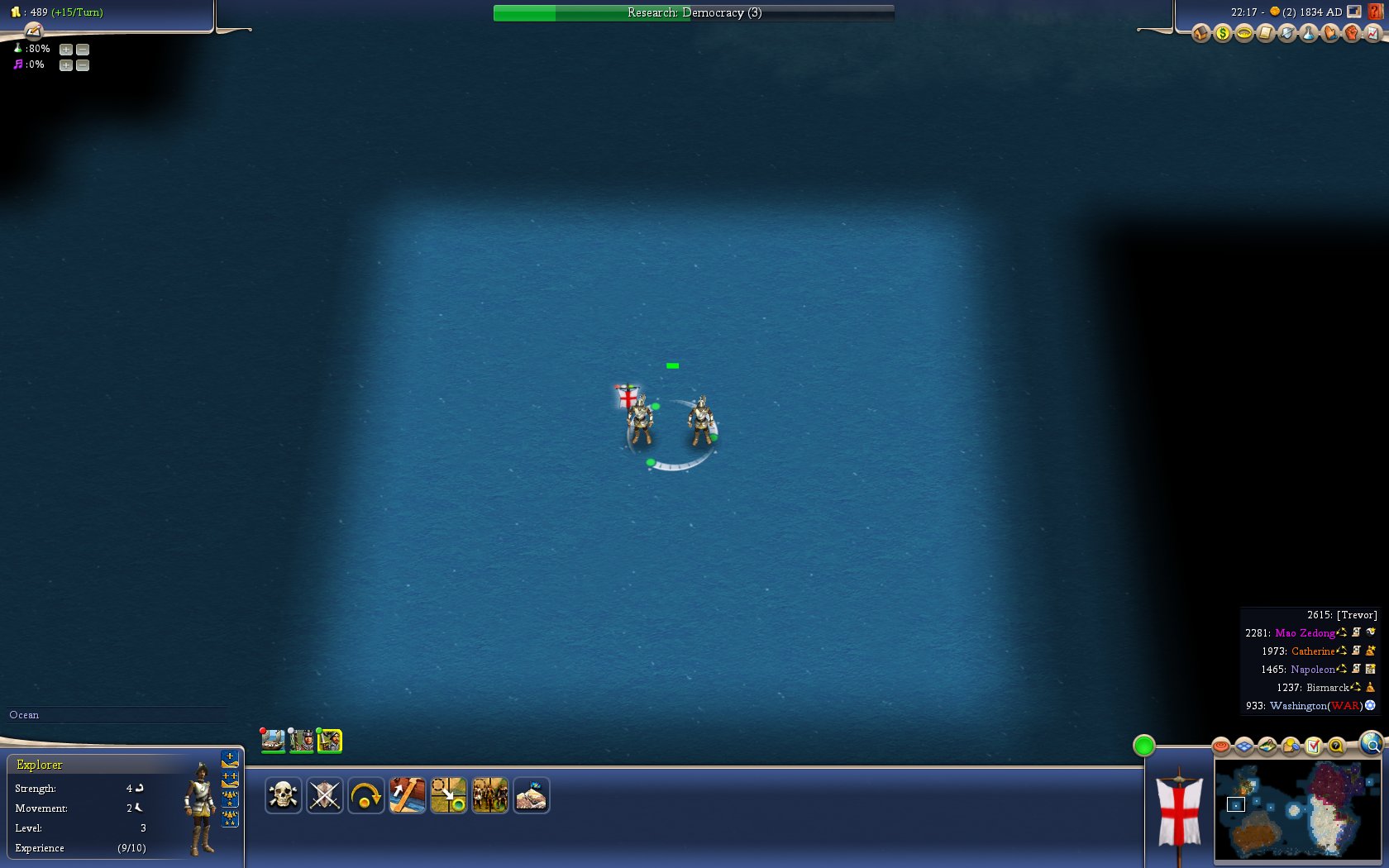Viewport: 1389px width, 868px height.
Task: Select the galleon unit portrait
Action: pyautogui.click(x=273, y=740)
